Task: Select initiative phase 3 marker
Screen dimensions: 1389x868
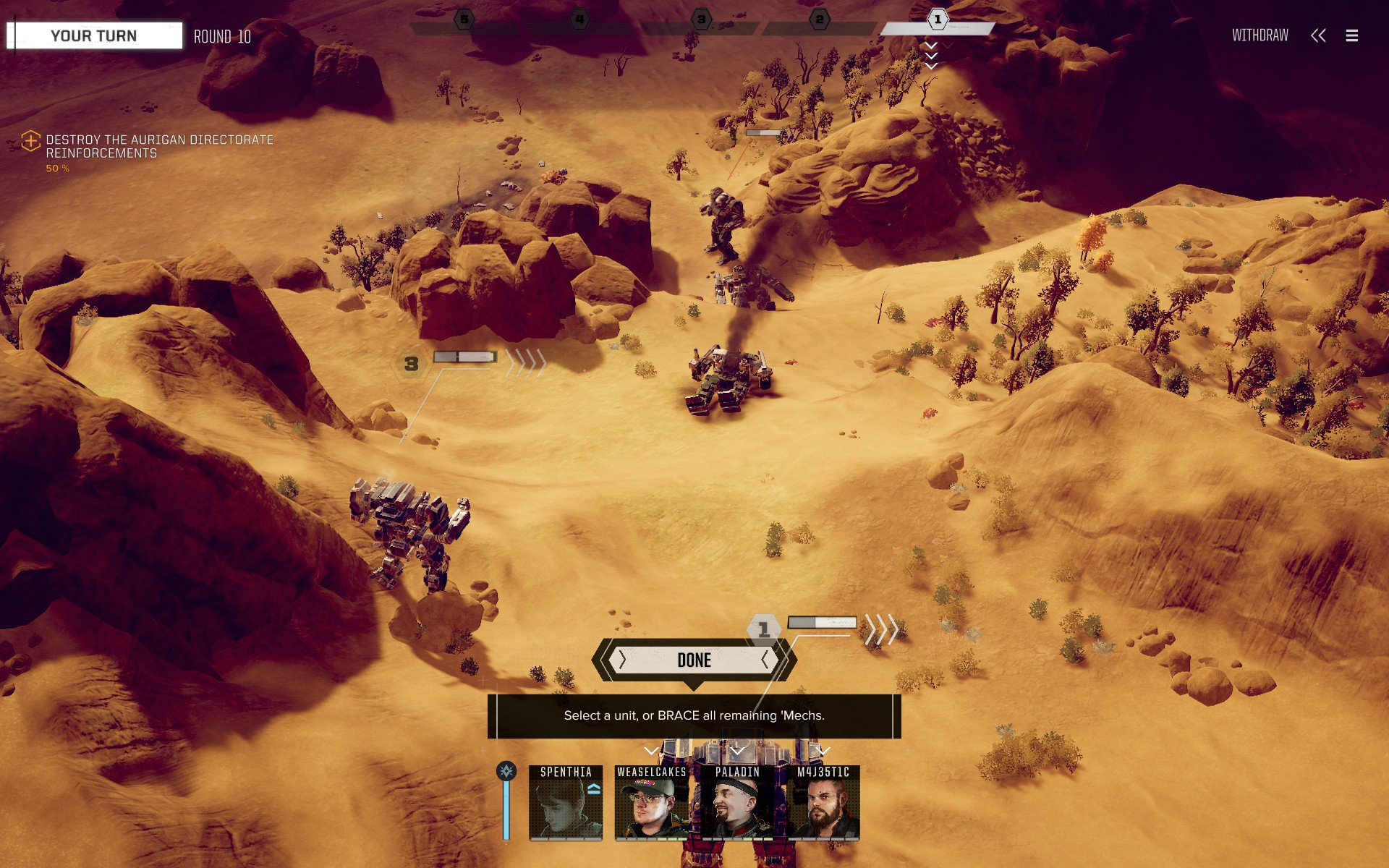Action: pos(701,20)
